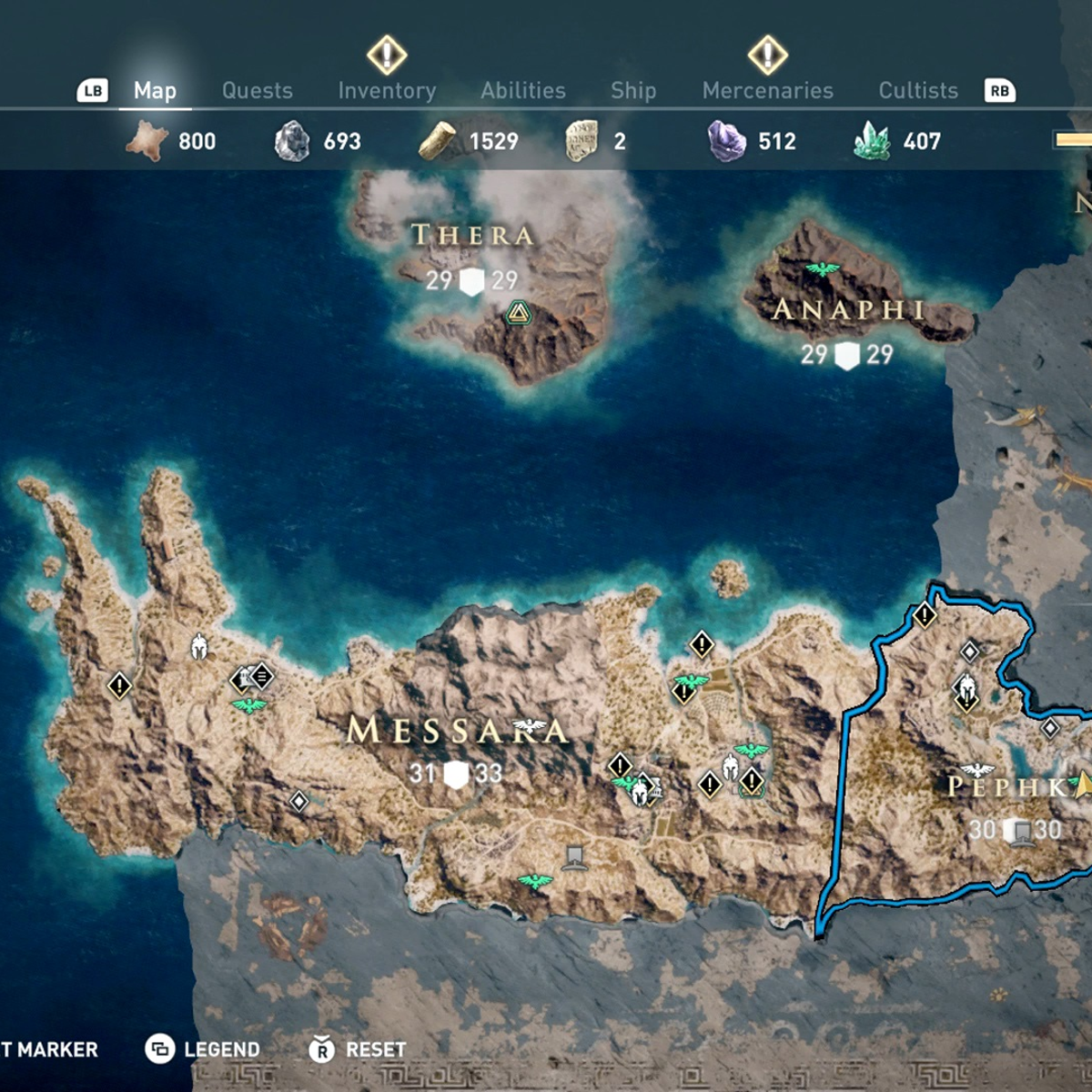
Task: Open the Inventory tab
Action: pyautogui.click(x=387, y=90)
